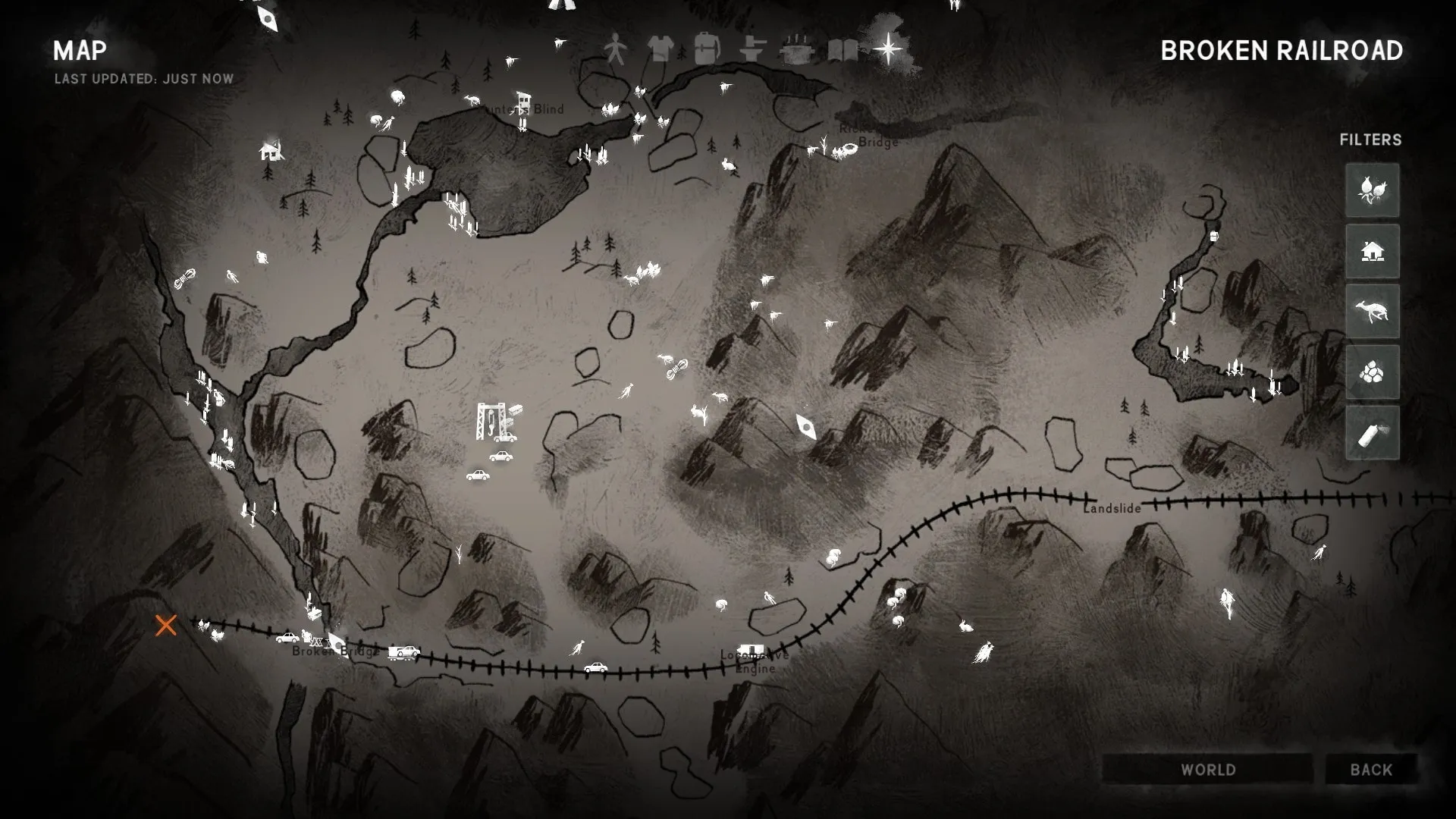This screenshot has height=819, width=1456.
Task: Open the Status tab with the person icon
Action: tap(615, 51)
